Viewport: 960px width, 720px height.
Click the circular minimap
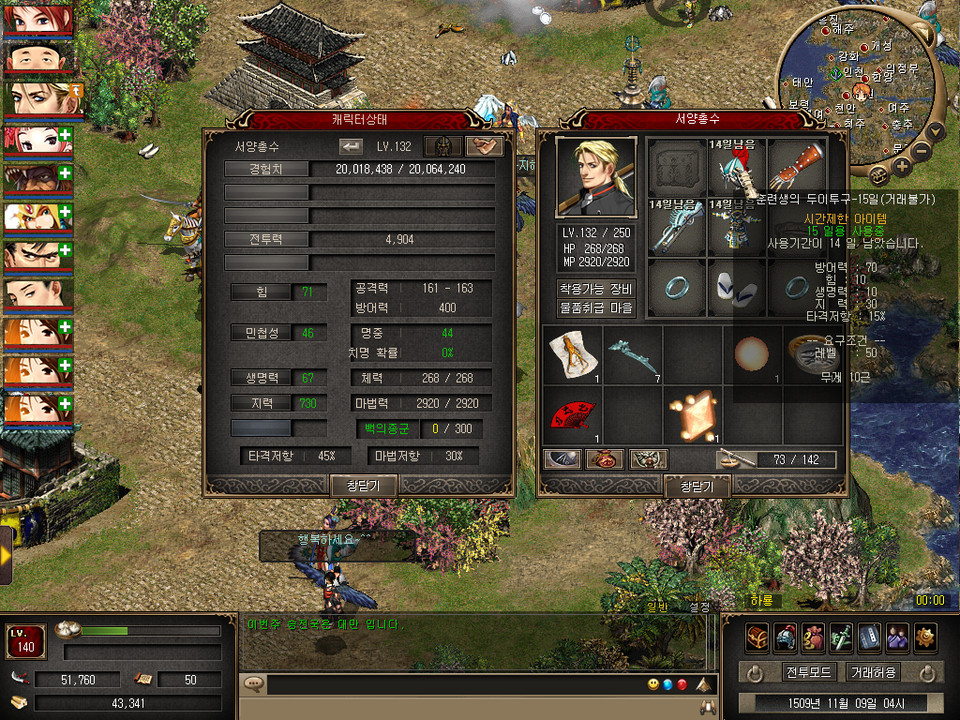(x=862, y=78)
